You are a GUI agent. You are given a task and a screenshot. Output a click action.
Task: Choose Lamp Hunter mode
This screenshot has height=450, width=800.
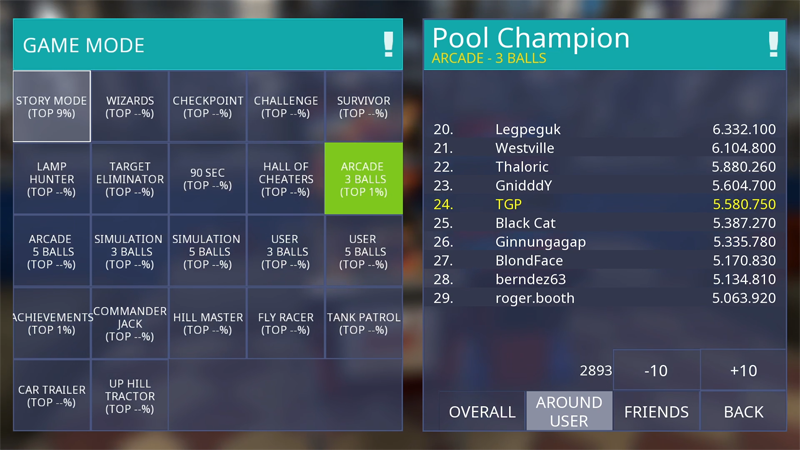[52, 179]
